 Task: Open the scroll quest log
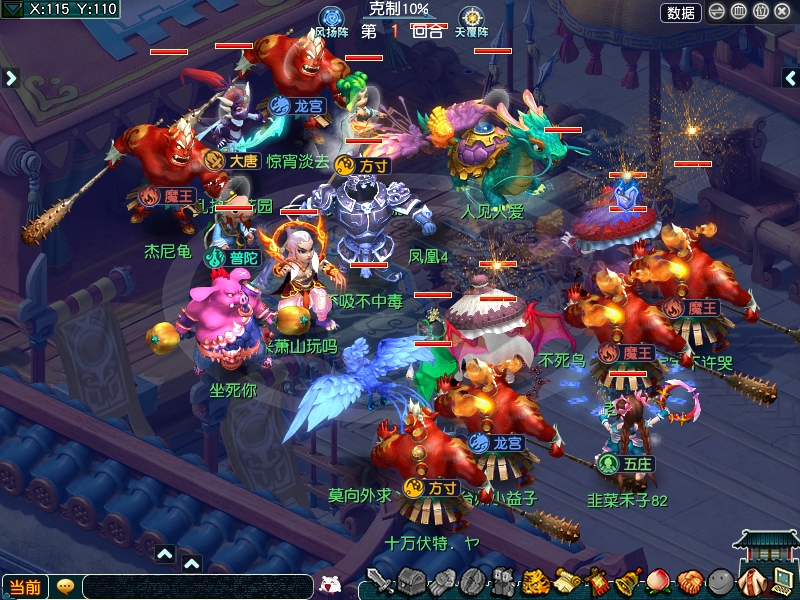click(x=566, y=582)
